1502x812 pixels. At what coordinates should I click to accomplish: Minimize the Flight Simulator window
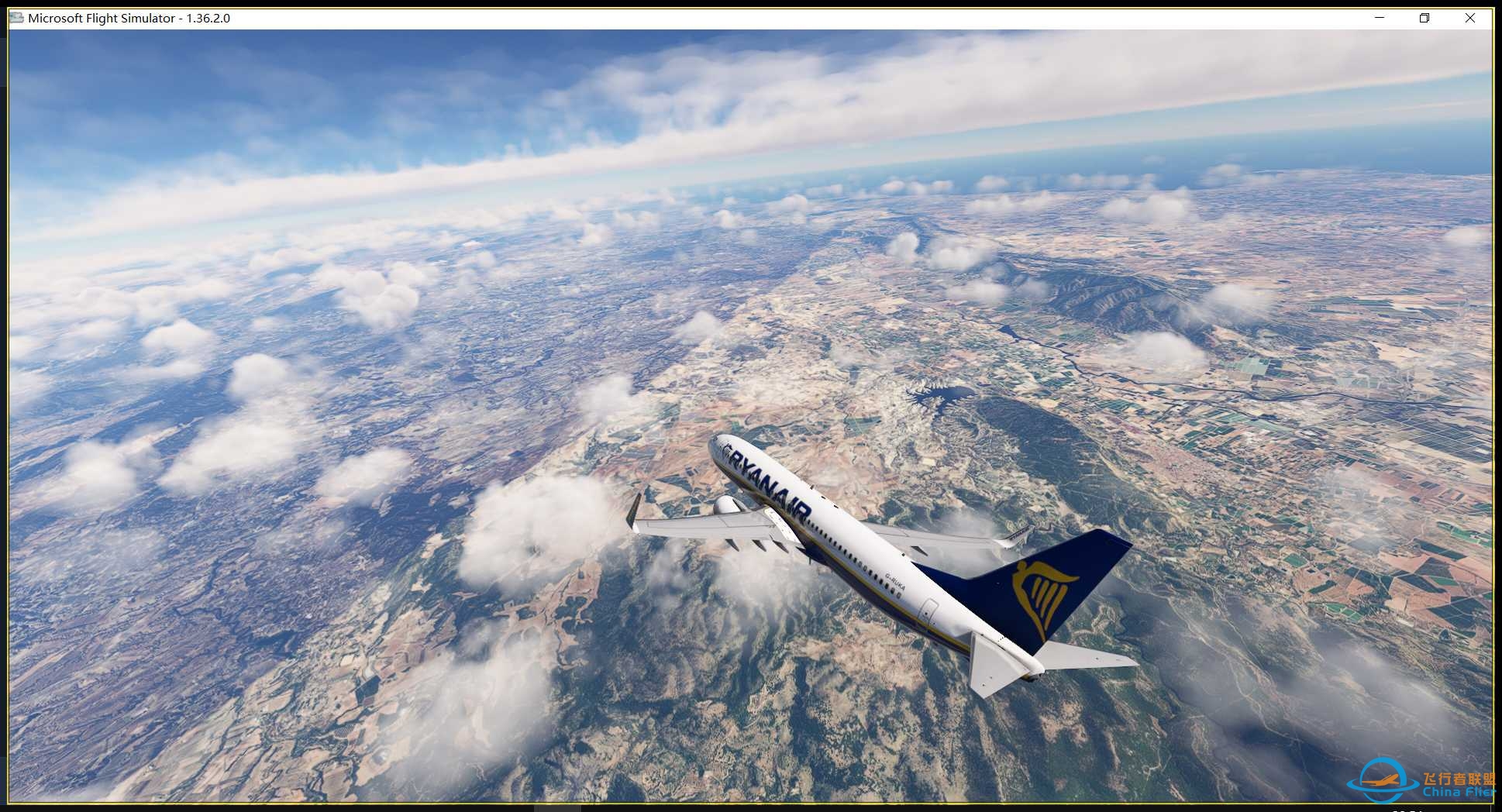pyautogui.click(x=1380, y=18)
